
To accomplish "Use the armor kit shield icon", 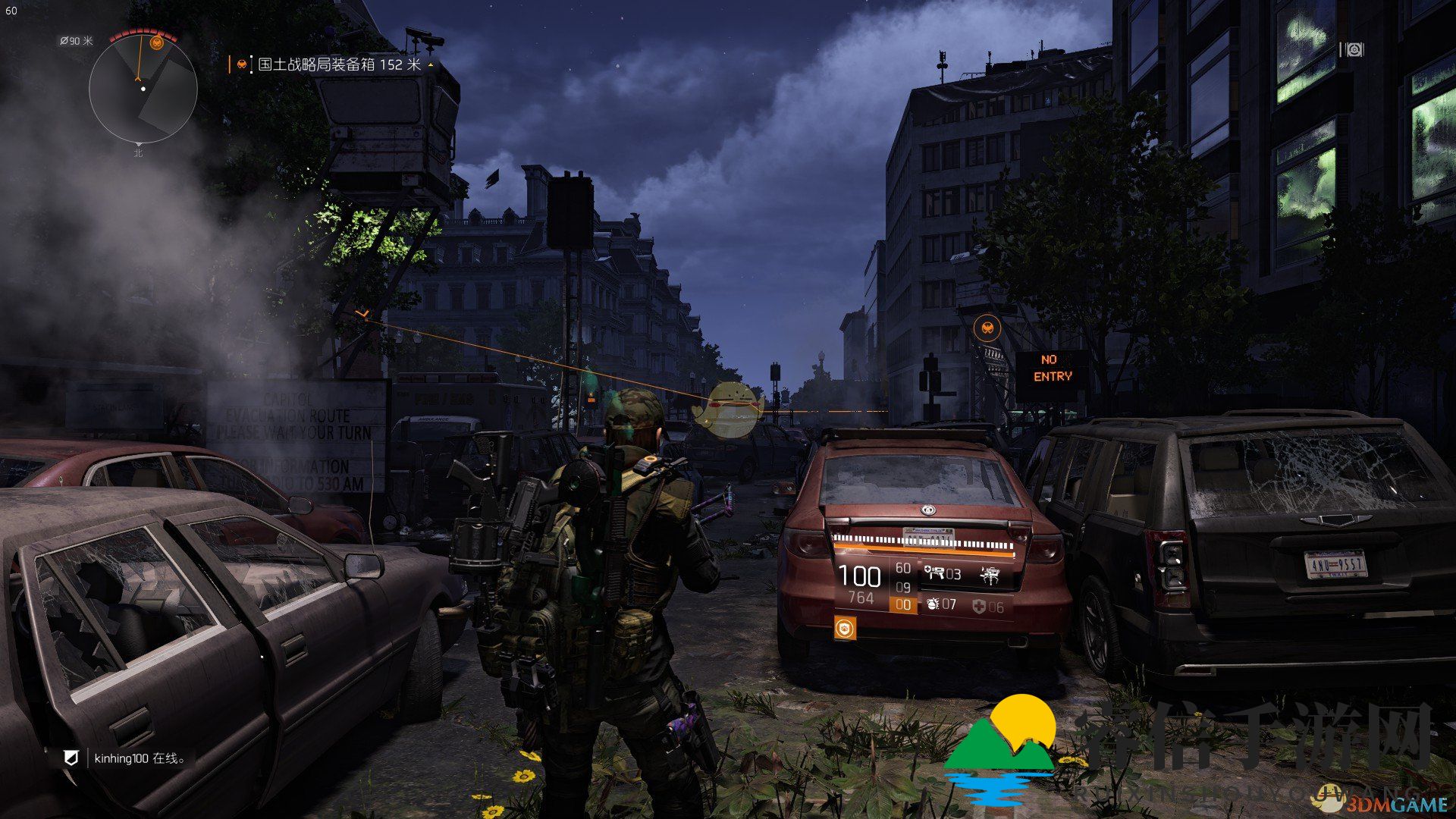I will [x=979, y=607].
